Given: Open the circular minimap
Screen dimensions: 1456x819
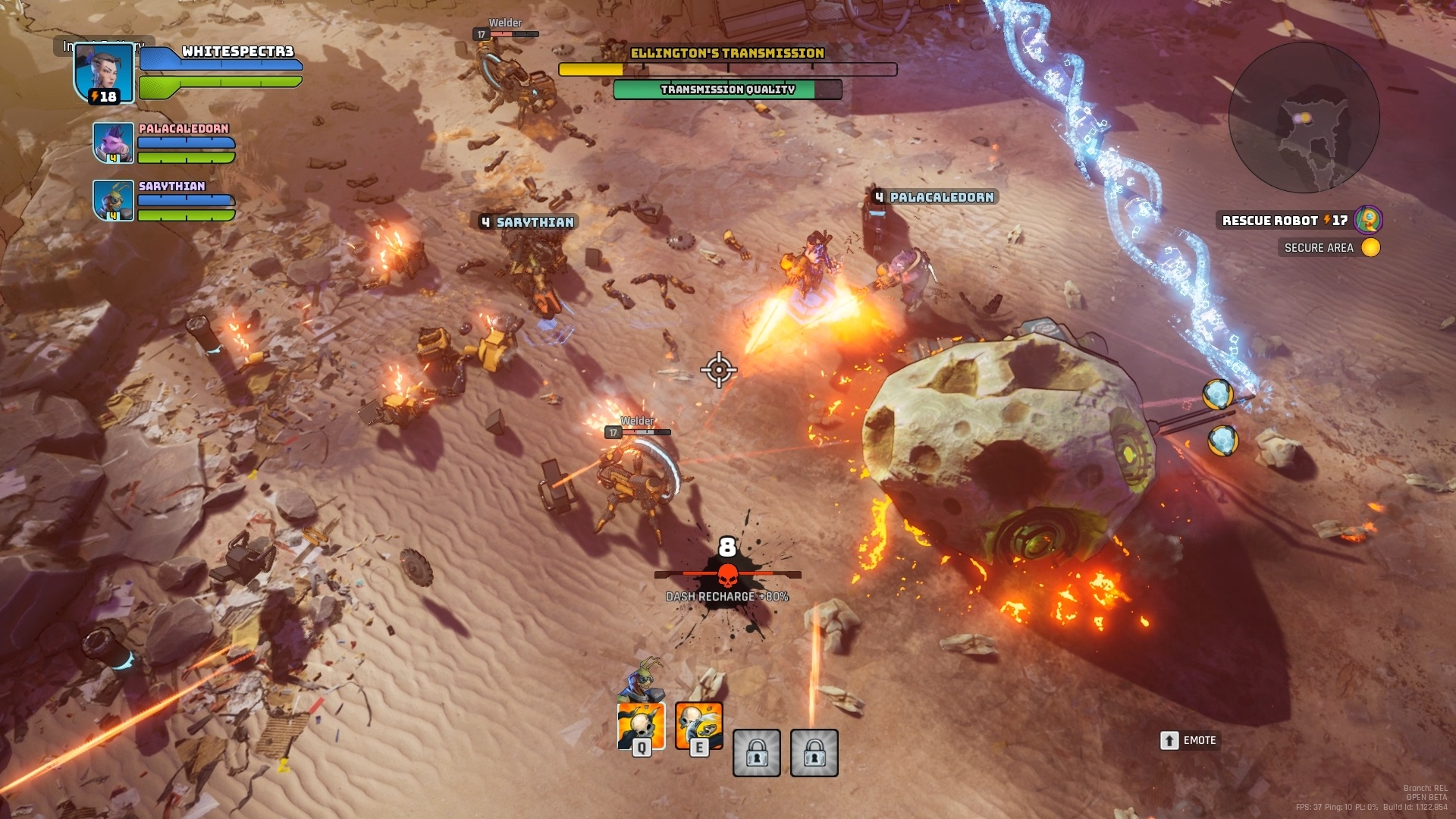Looking at the screenshot, I should [x=1304, y=118].
